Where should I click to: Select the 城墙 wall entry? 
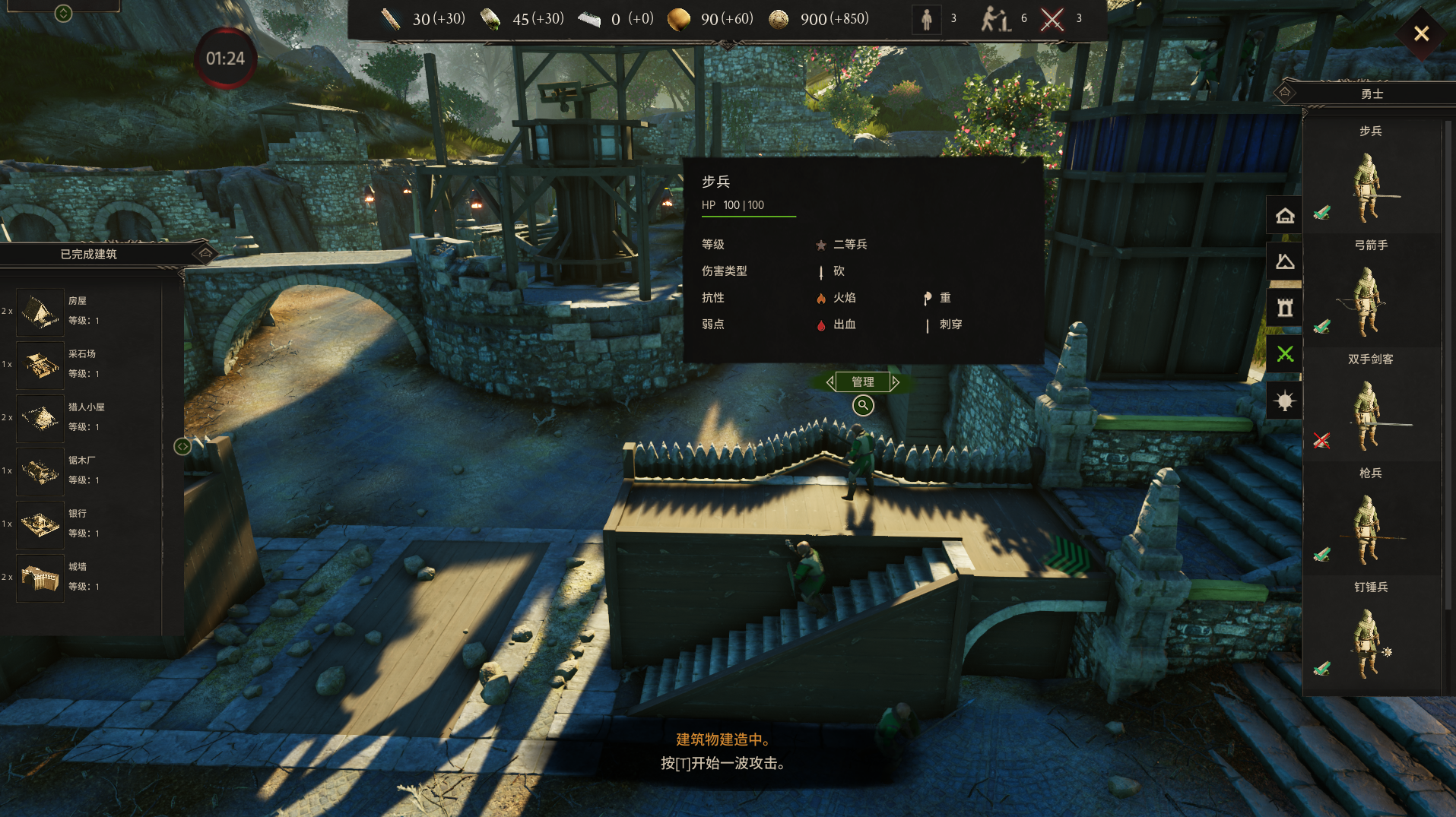(x=41, y=577)
